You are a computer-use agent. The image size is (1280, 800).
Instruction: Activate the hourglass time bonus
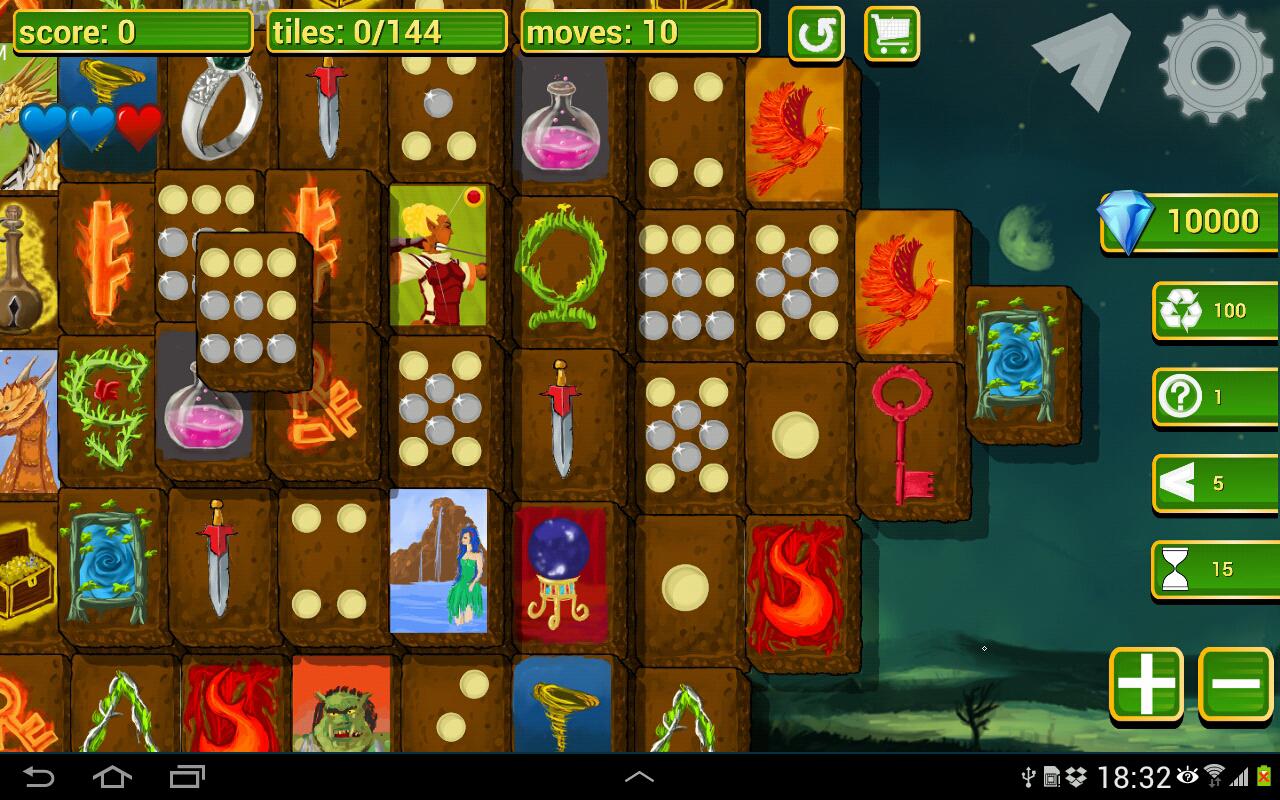click(x=1213, y=569)
